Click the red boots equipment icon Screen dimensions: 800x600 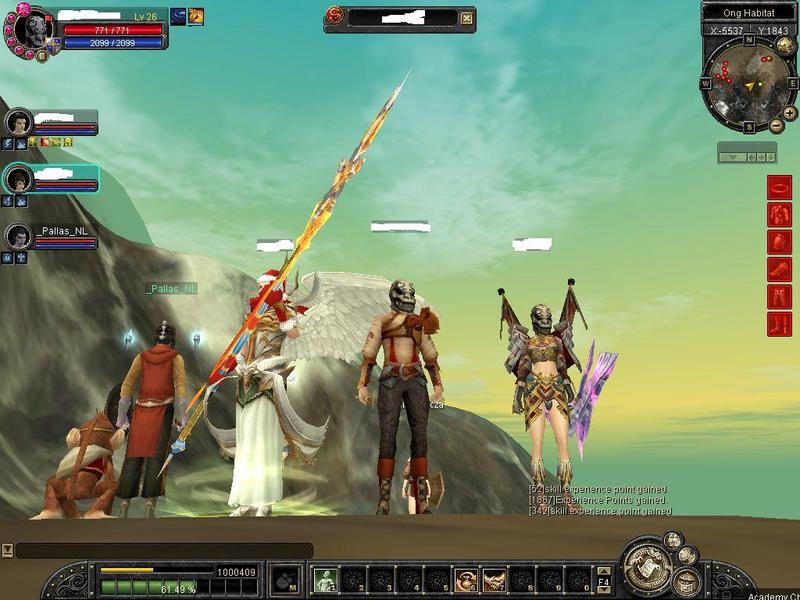click(779, 323)
